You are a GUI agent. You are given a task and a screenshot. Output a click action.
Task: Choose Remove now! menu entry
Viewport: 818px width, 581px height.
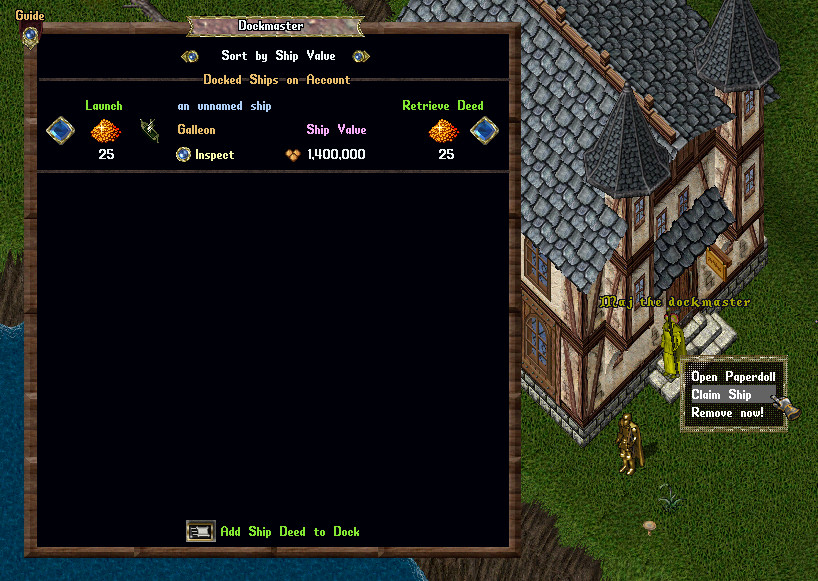[727, 412]
